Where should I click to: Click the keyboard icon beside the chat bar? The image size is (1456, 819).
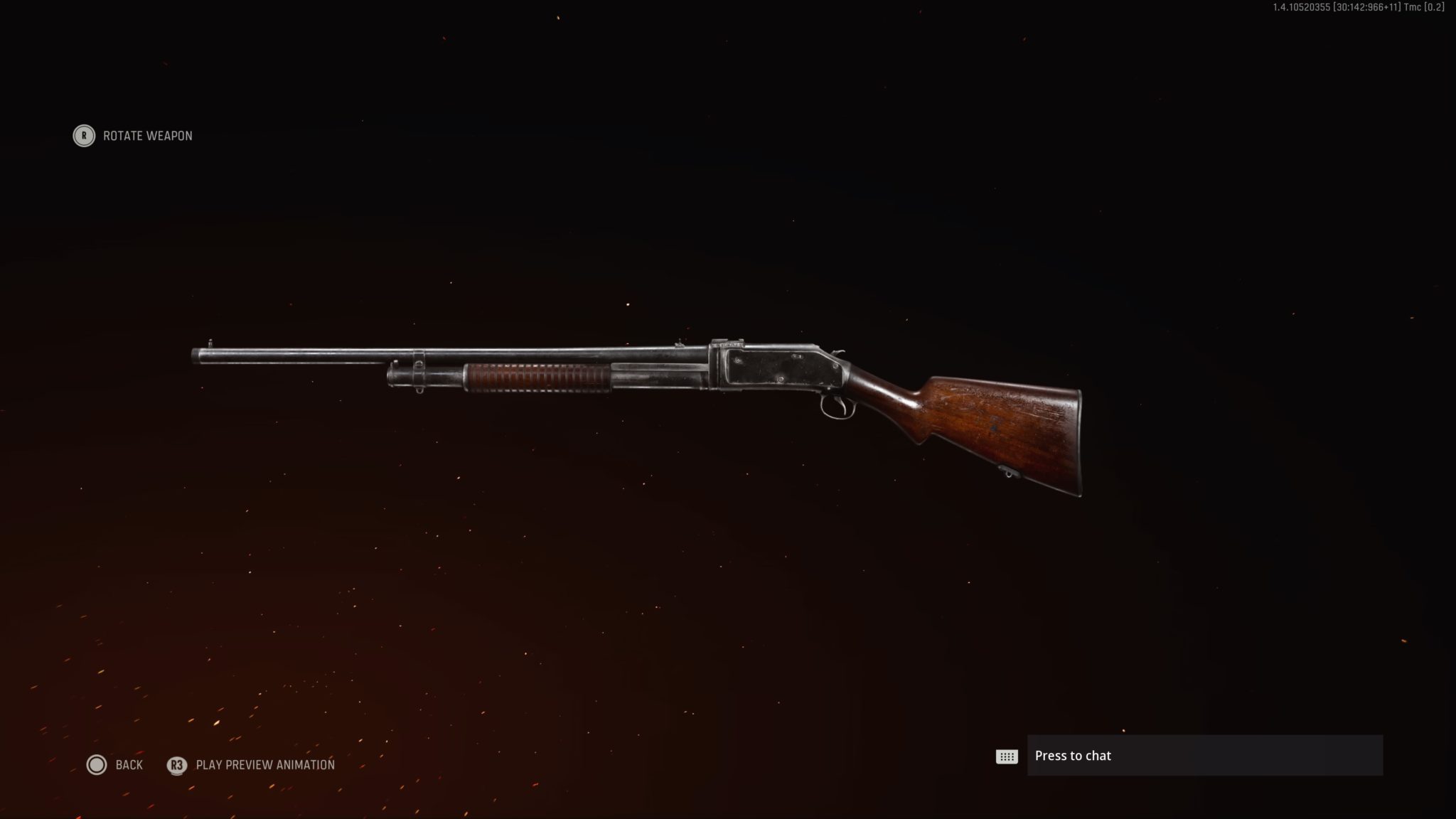pos(1007,756)
